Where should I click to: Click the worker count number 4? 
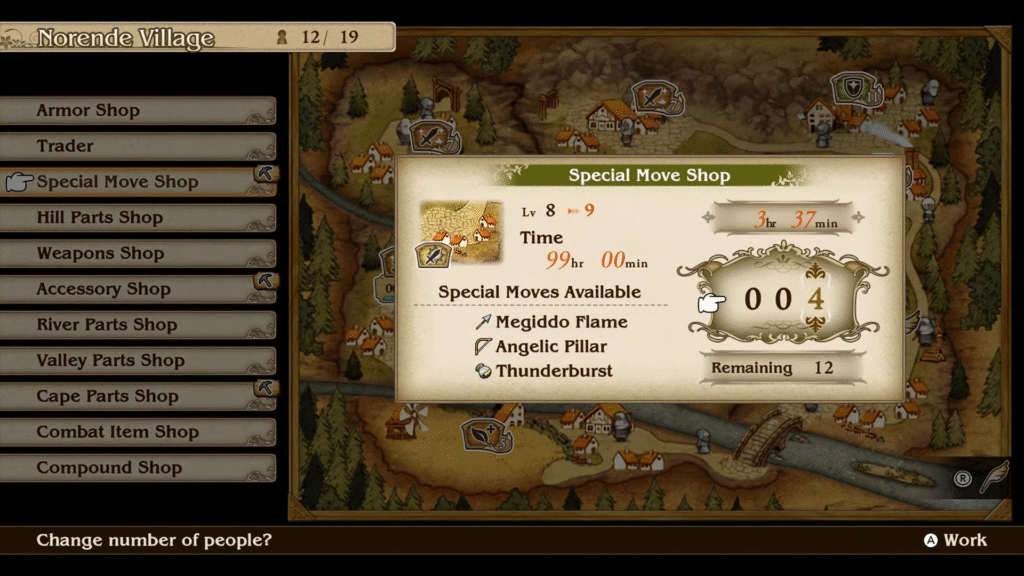[816, 299]
